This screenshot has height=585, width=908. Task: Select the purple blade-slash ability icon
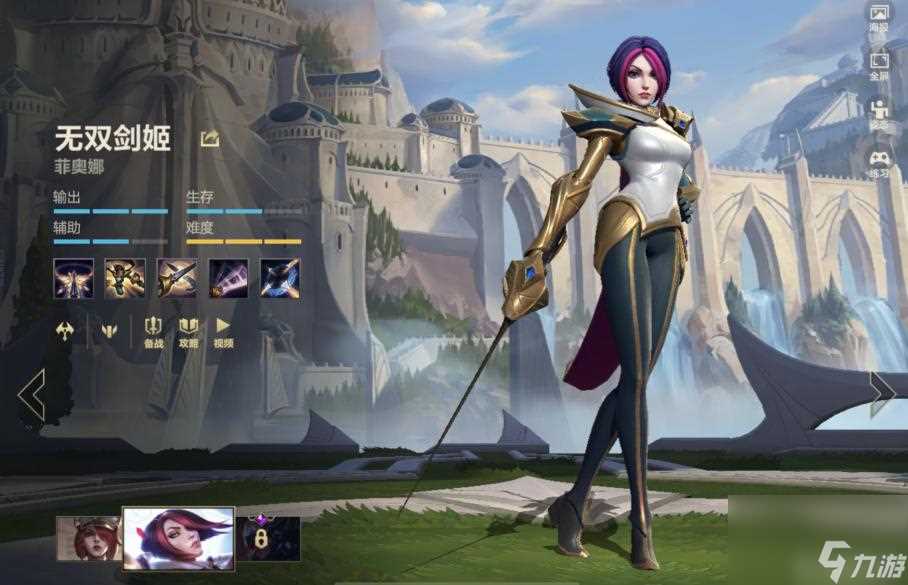228,278
